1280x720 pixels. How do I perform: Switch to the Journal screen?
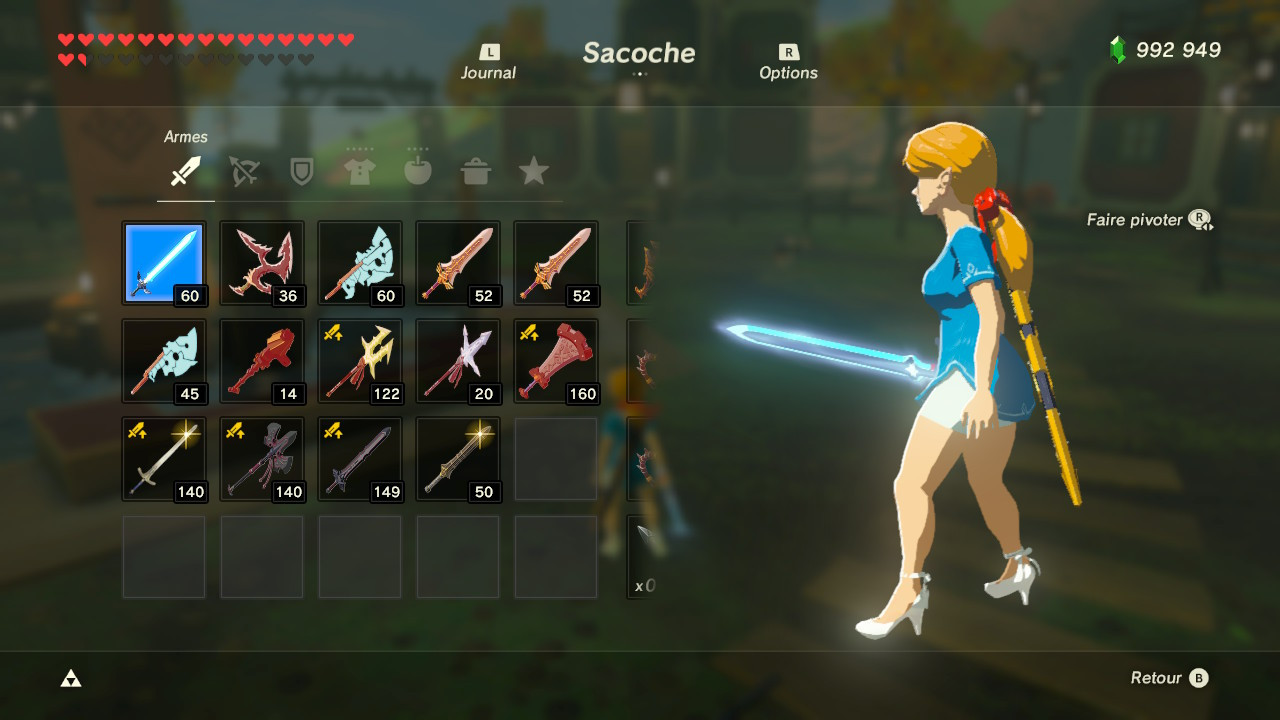[x=487, y=60]
